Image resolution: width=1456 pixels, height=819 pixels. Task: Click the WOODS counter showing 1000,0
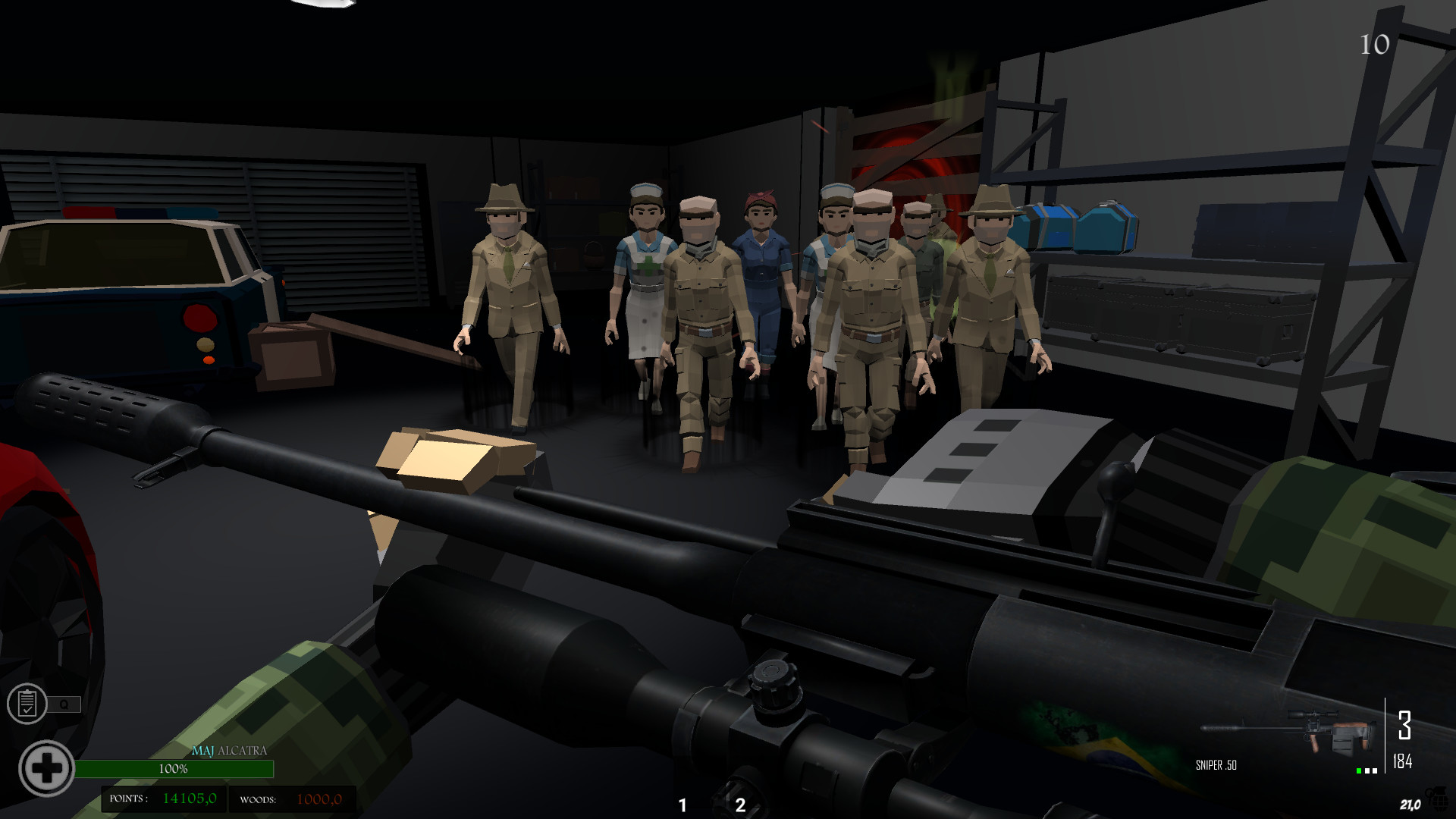click(320, 798)
